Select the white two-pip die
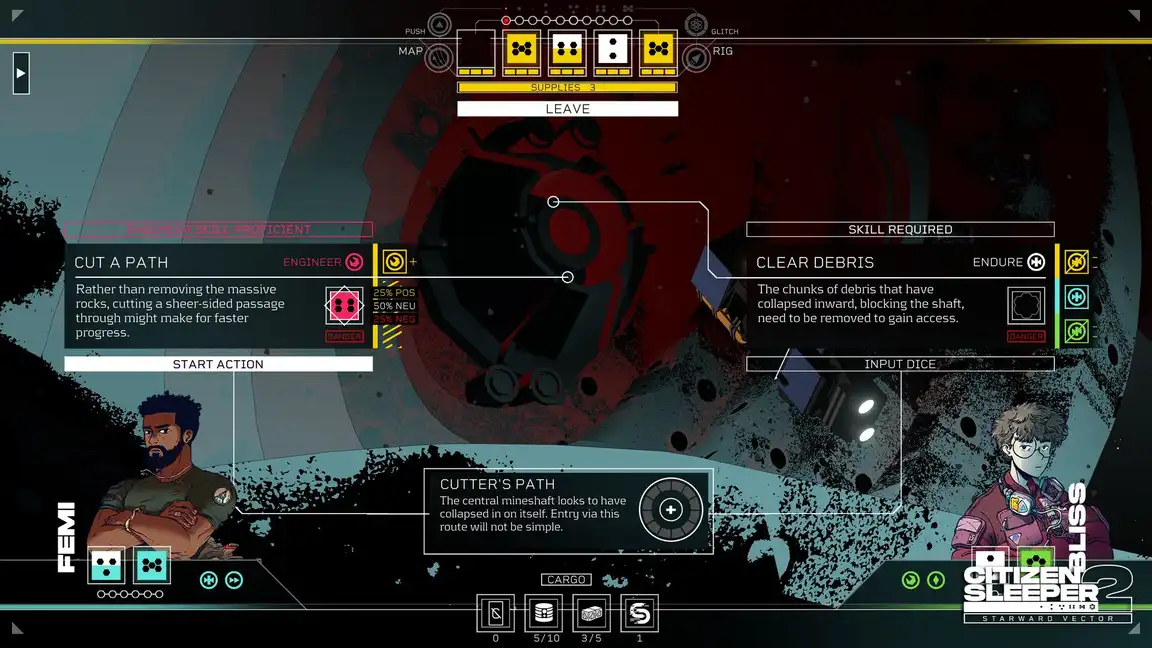This screenshot has height=648, width=1152. [x=613, y=48]
